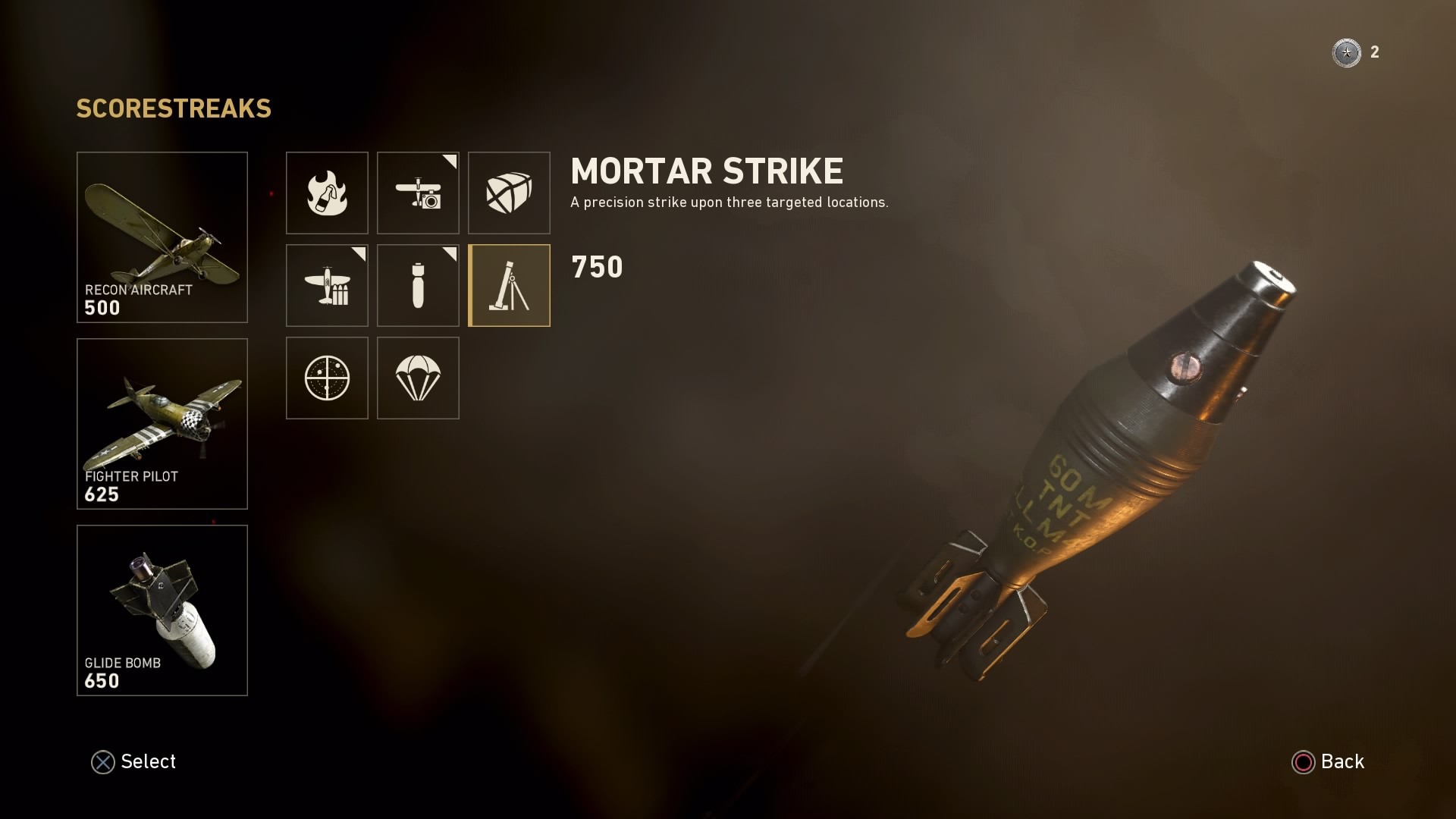This screenshot has height=819, width=1456.
Task: Select the plane with camera icon
Action: tap(418, 193)
